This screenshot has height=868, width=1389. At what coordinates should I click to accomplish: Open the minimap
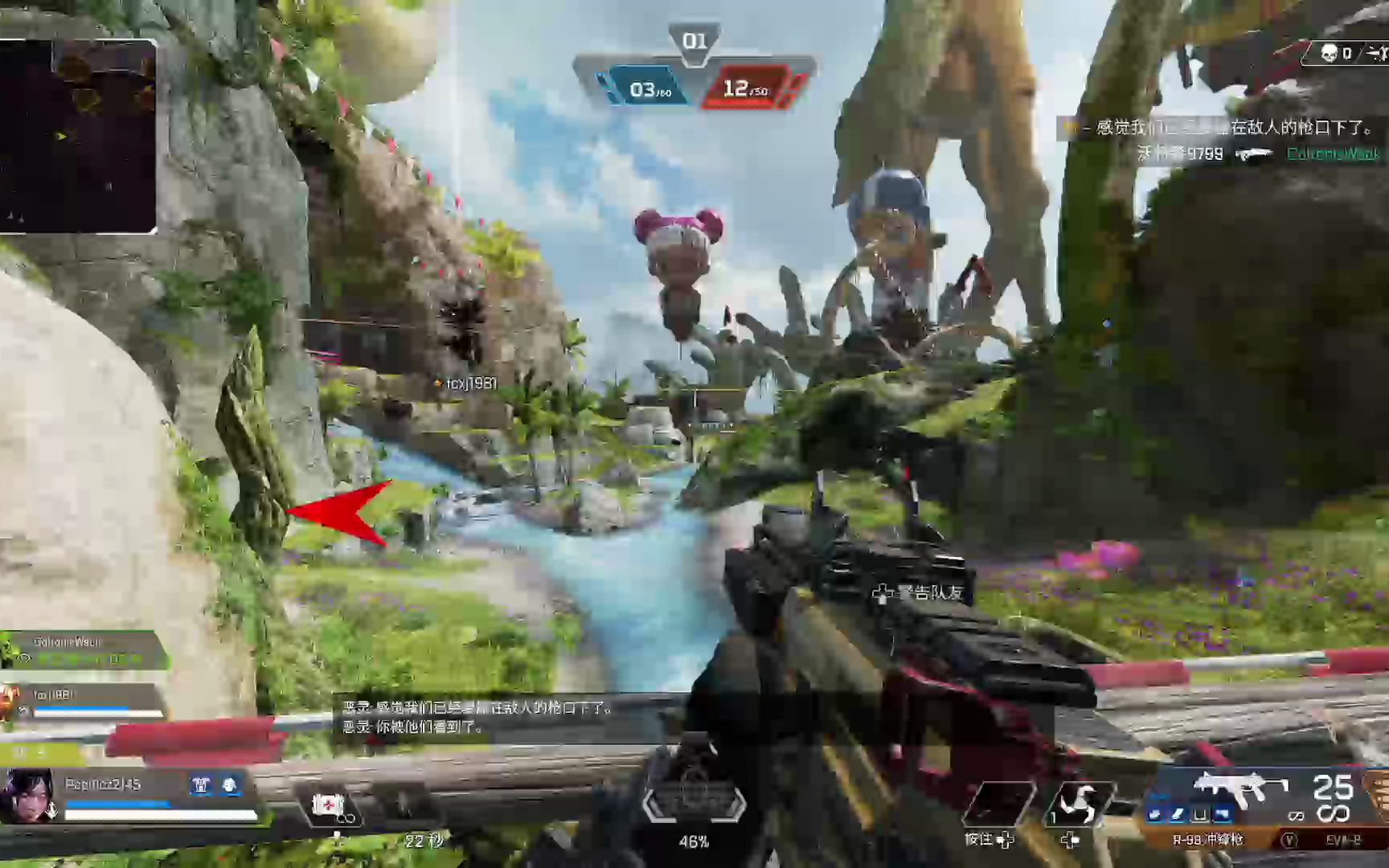click(78, 137)
